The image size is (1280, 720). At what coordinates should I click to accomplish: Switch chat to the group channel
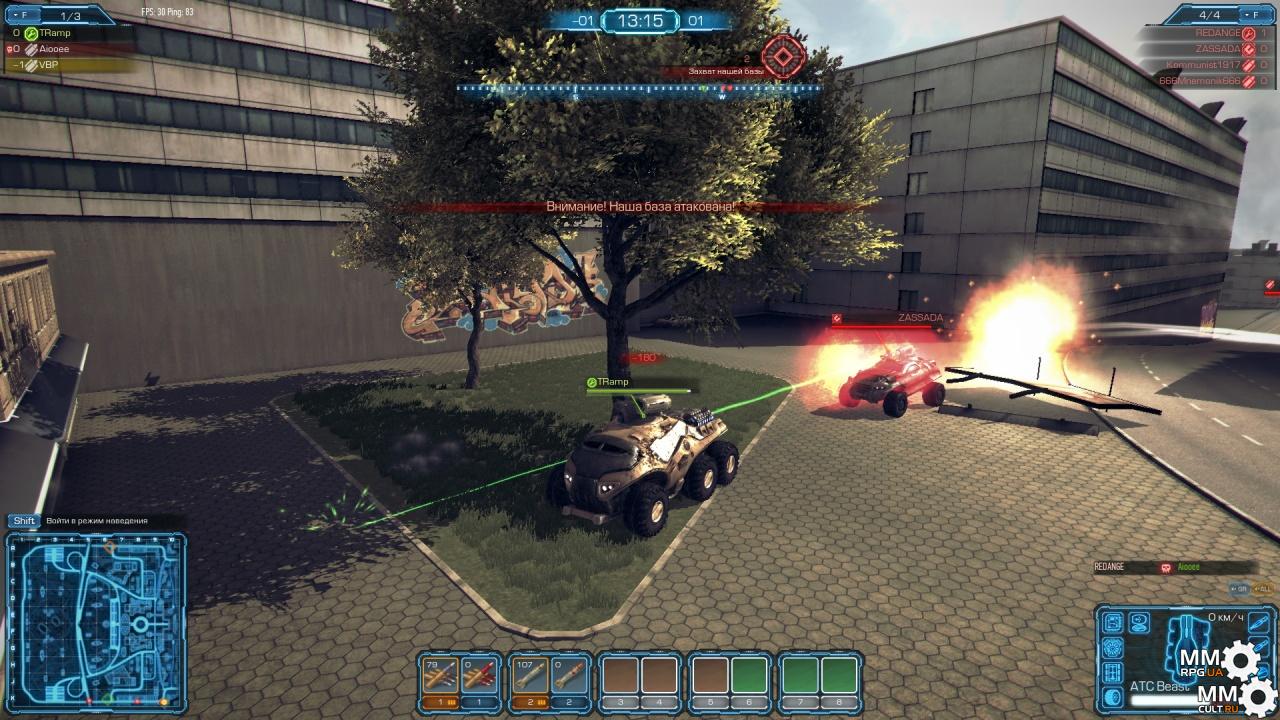(1235, 588)
